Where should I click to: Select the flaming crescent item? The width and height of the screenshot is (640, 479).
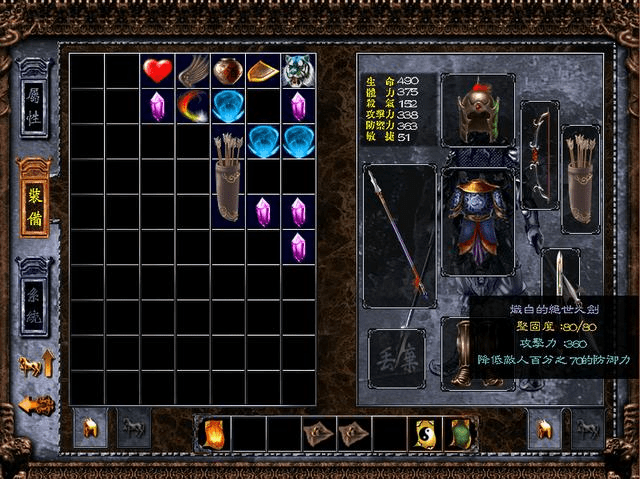[192, 105]
